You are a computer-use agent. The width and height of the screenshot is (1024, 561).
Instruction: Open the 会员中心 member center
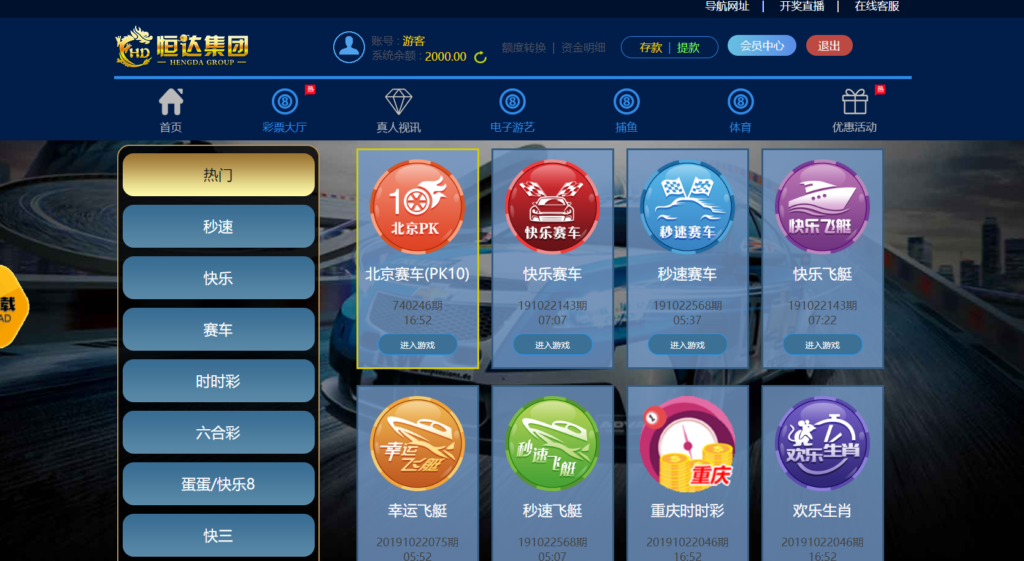coord(761,46)
